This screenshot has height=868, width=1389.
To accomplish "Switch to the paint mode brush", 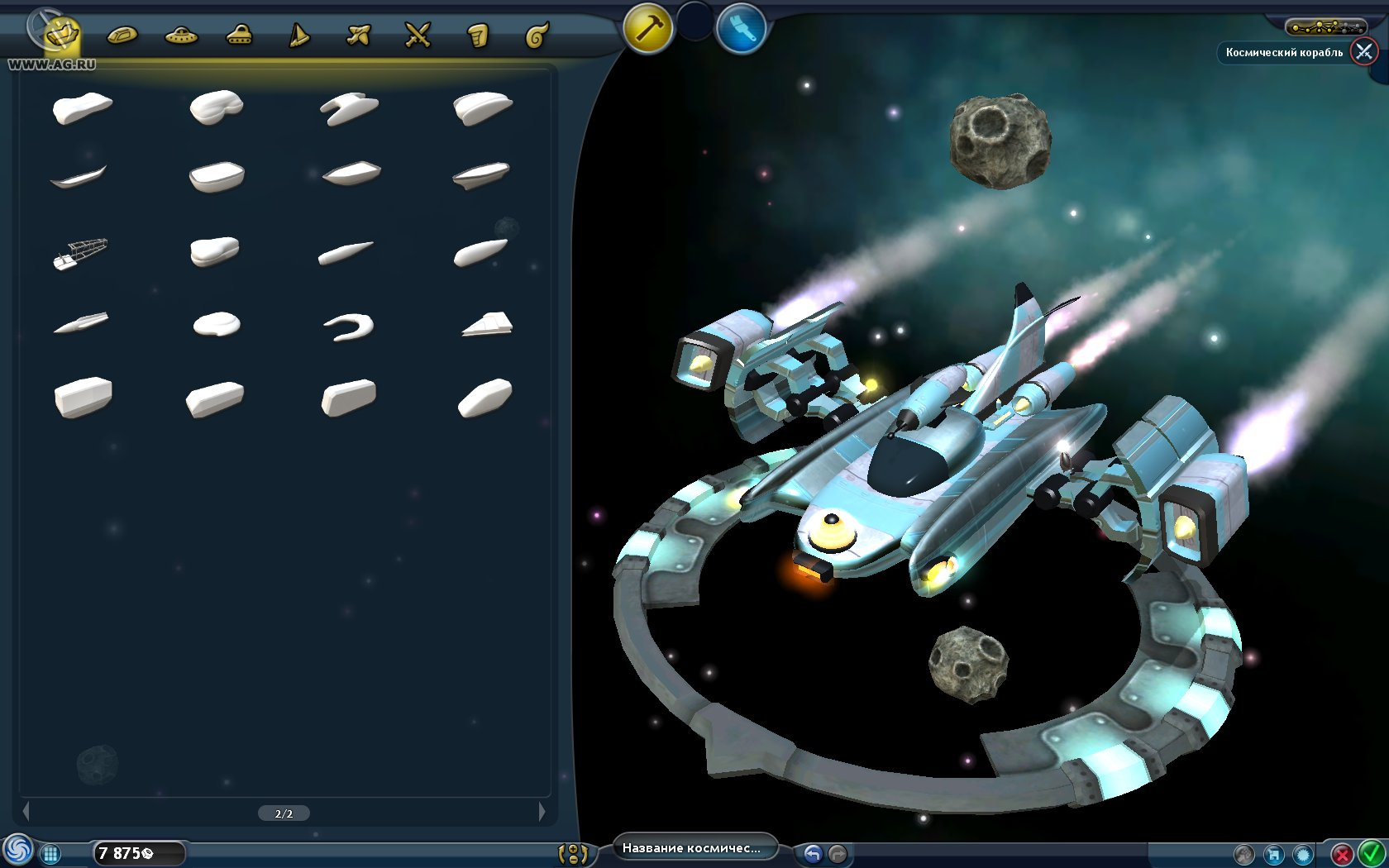I will click(741, 29).
